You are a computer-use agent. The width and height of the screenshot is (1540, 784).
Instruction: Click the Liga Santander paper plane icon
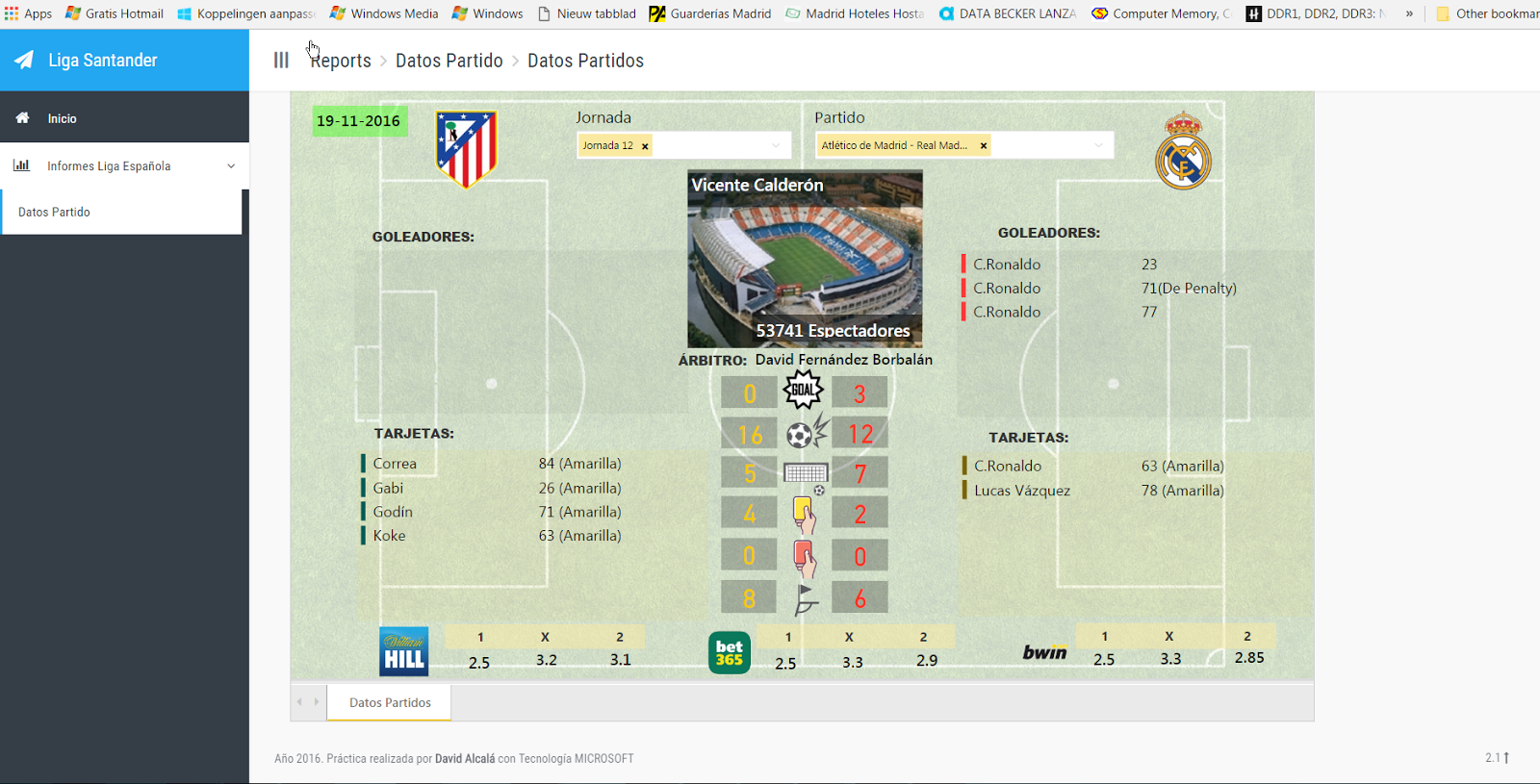21,60
